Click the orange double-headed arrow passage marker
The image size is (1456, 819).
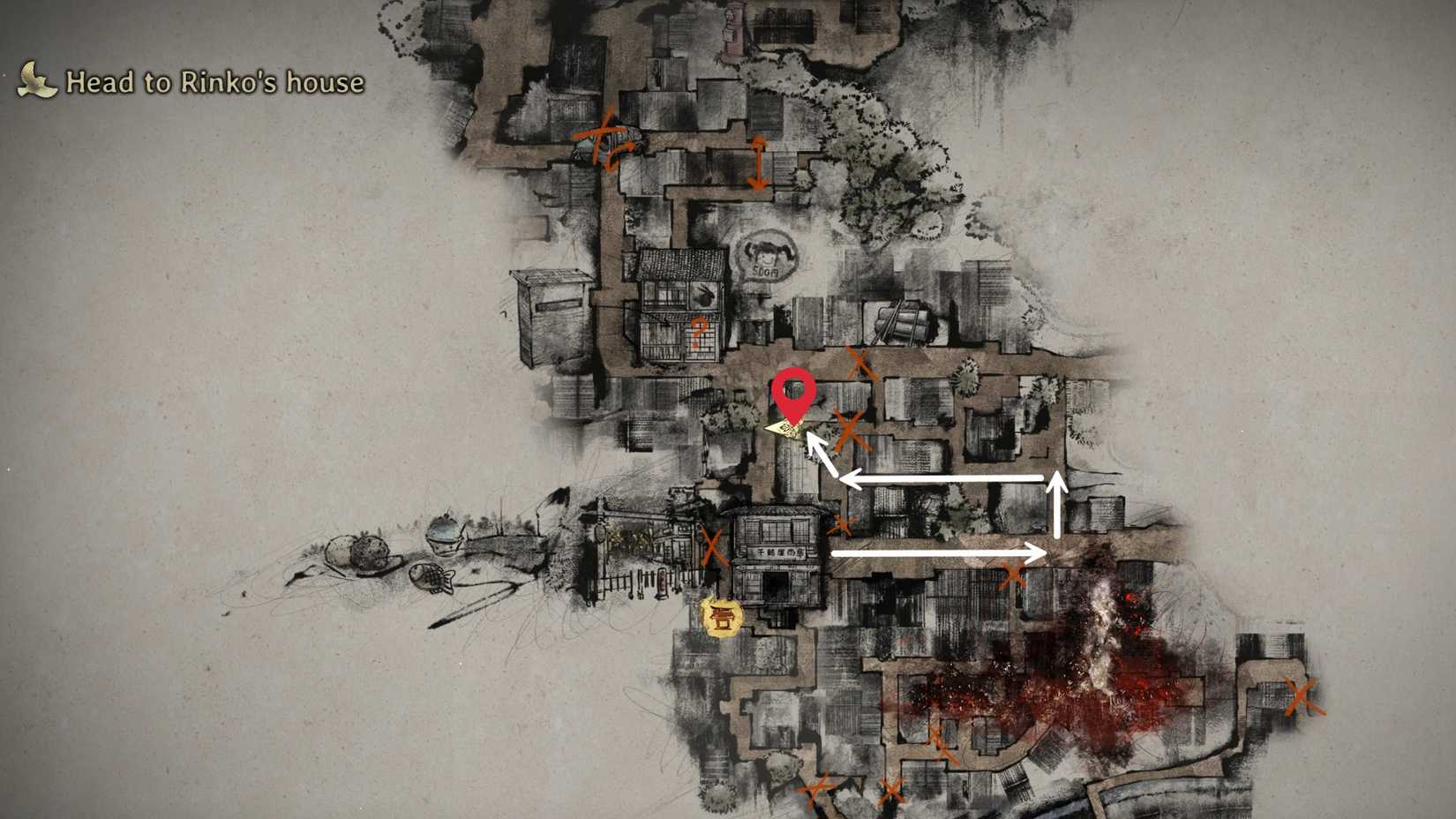[757, 163]
